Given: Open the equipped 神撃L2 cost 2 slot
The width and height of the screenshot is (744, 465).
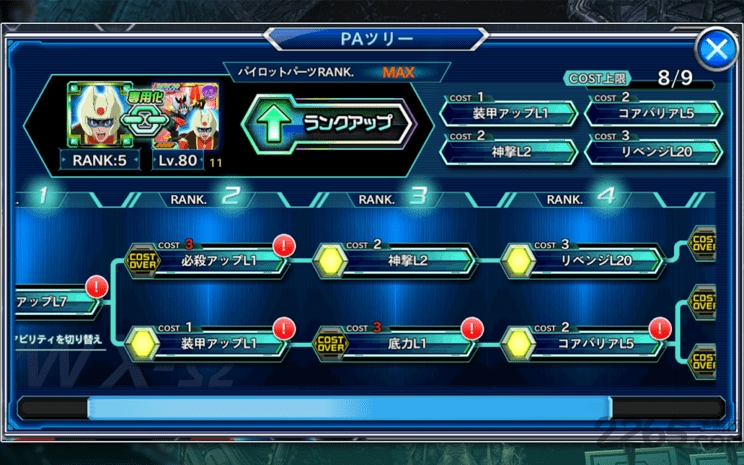Looking at the screenshot, I should [509, 152].
